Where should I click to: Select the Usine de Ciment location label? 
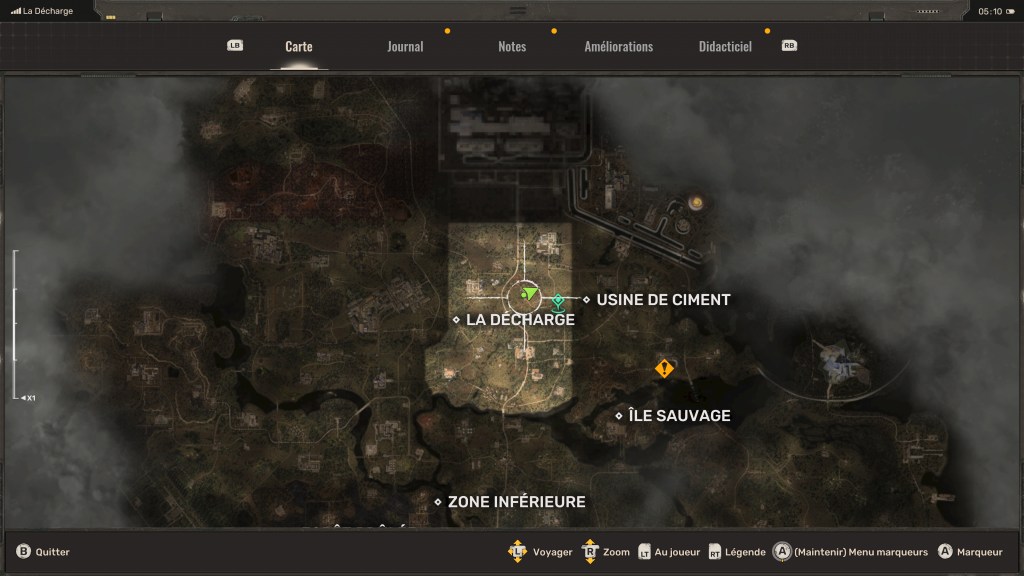pyautogui.click(x=663, y=300)
